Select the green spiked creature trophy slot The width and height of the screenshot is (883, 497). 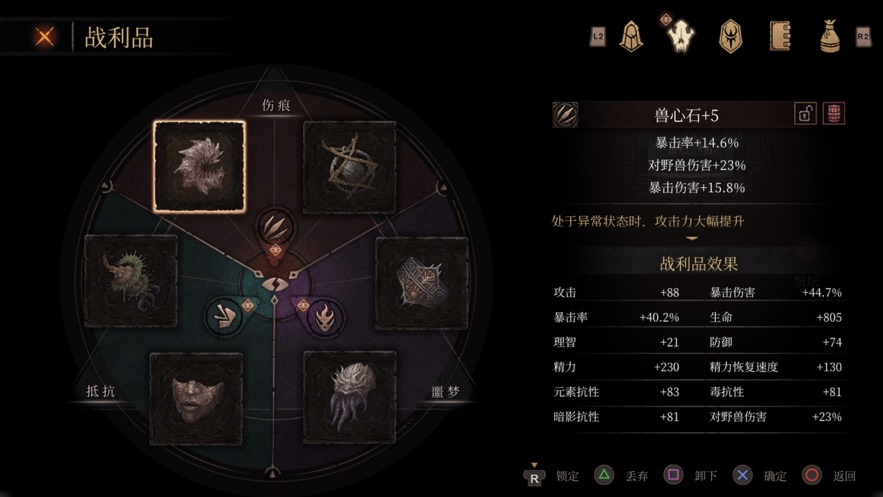[131, 281]
